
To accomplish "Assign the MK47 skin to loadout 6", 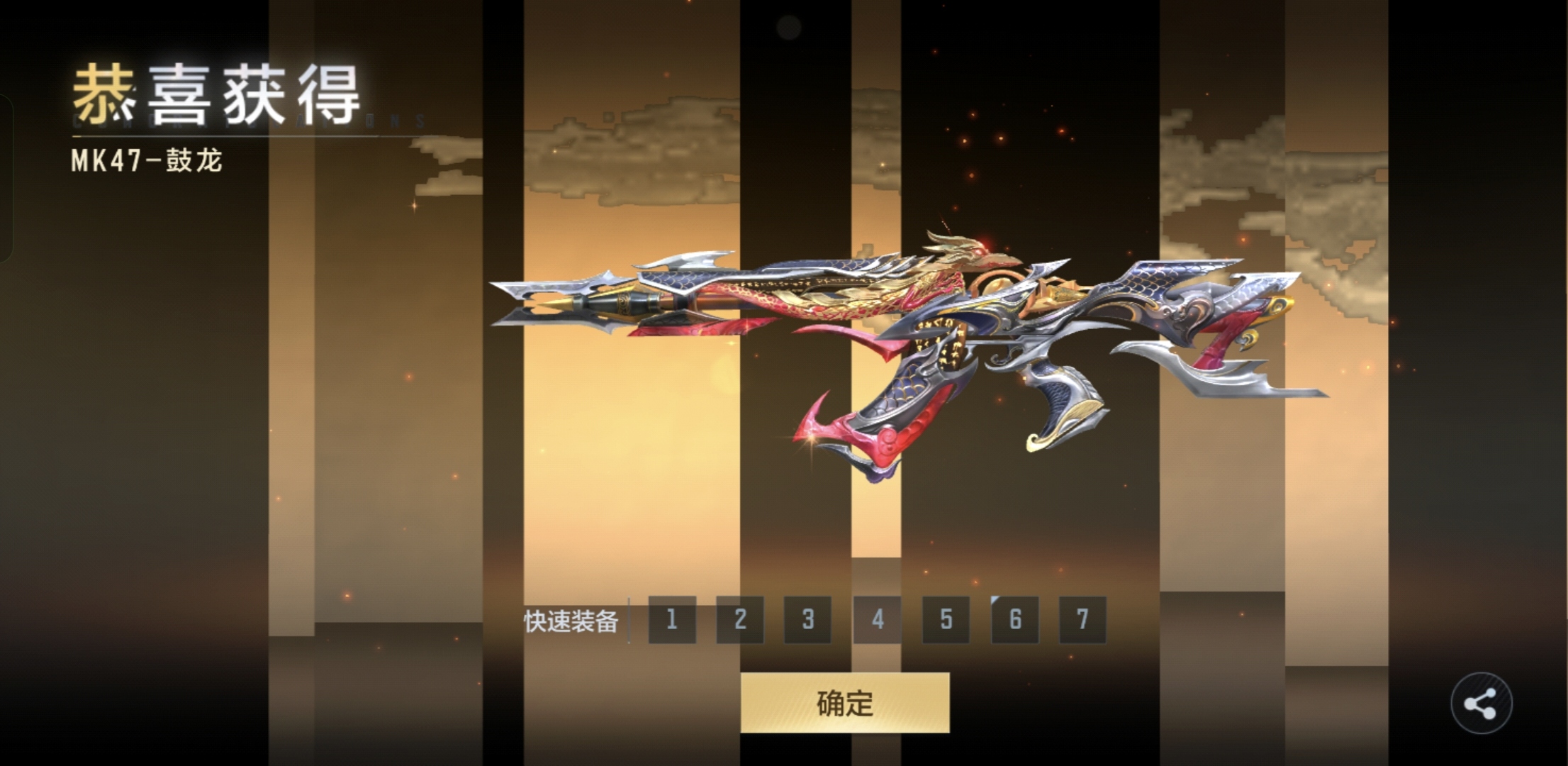I will [x=1014, y=620].
